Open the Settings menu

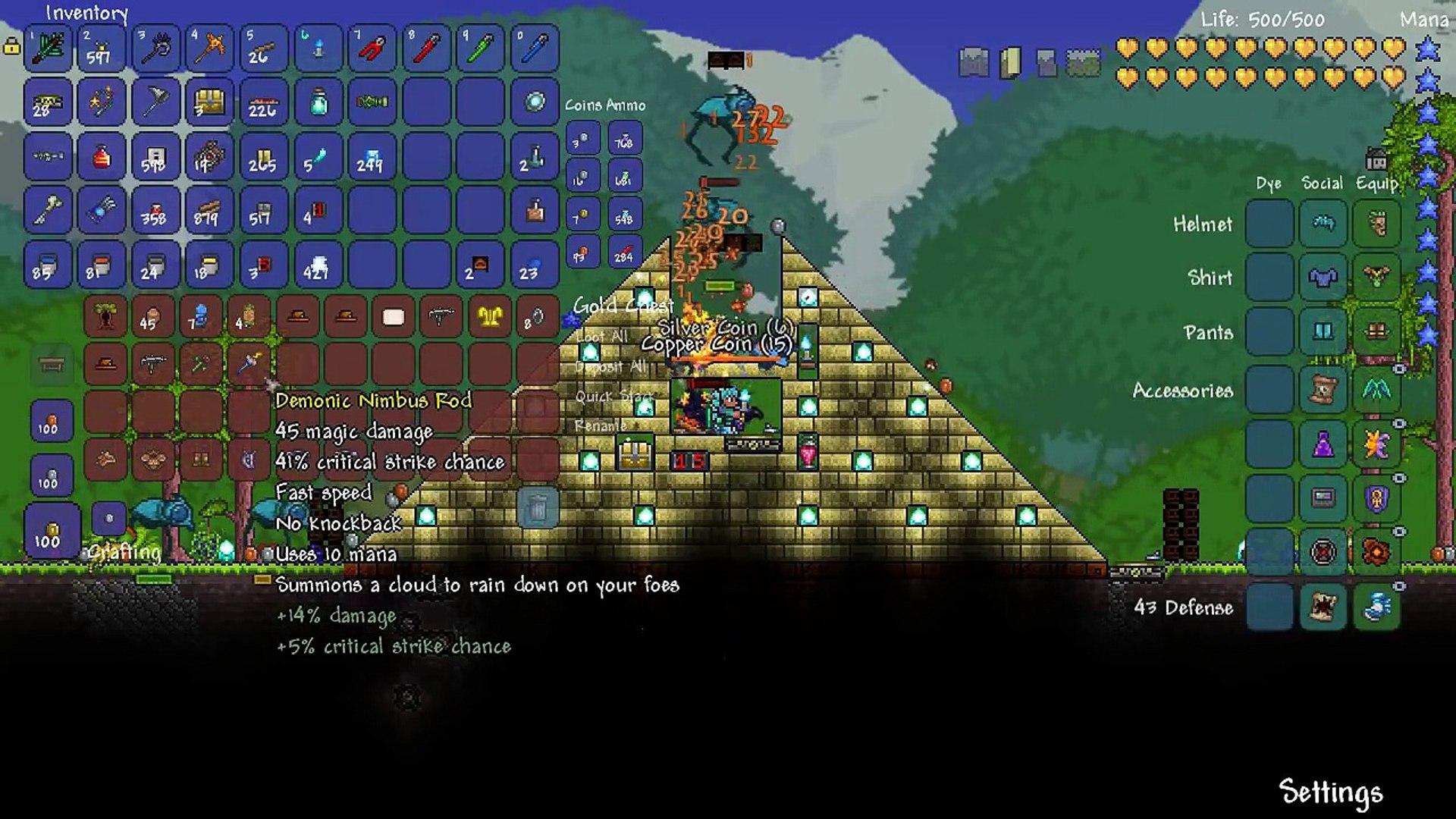(1330, 792)
